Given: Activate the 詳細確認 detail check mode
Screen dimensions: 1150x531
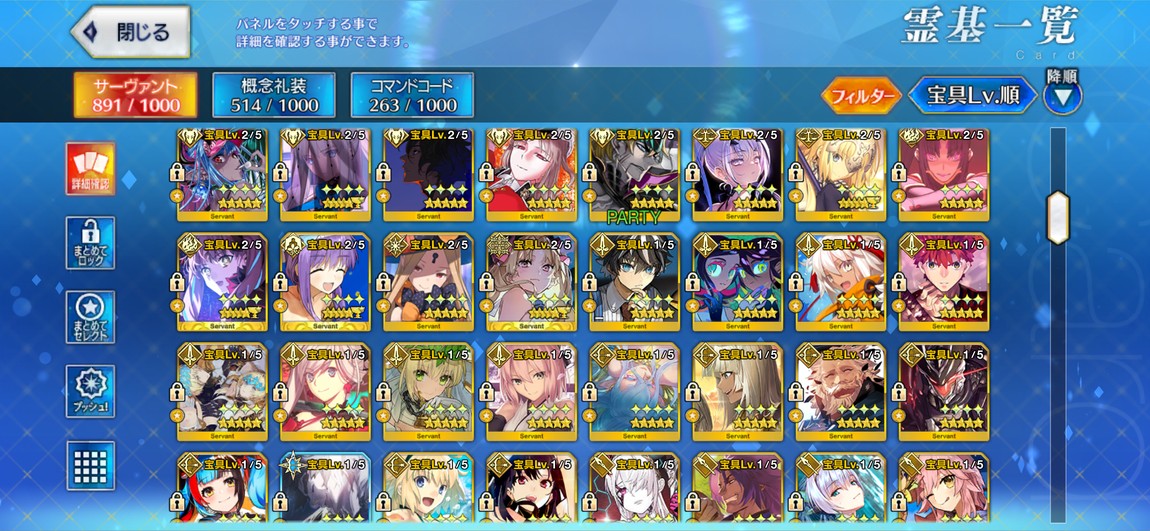Looking at the screenshot, I should coord(90,168).
